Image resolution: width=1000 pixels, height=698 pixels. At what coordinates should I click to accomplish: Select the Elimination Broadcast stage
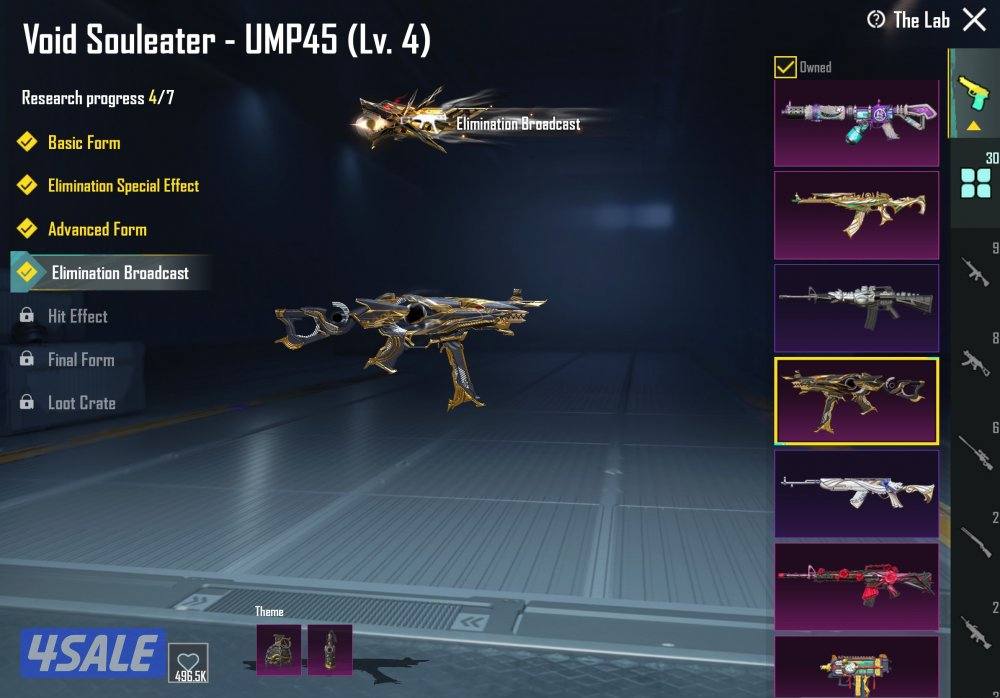point(120,273)
